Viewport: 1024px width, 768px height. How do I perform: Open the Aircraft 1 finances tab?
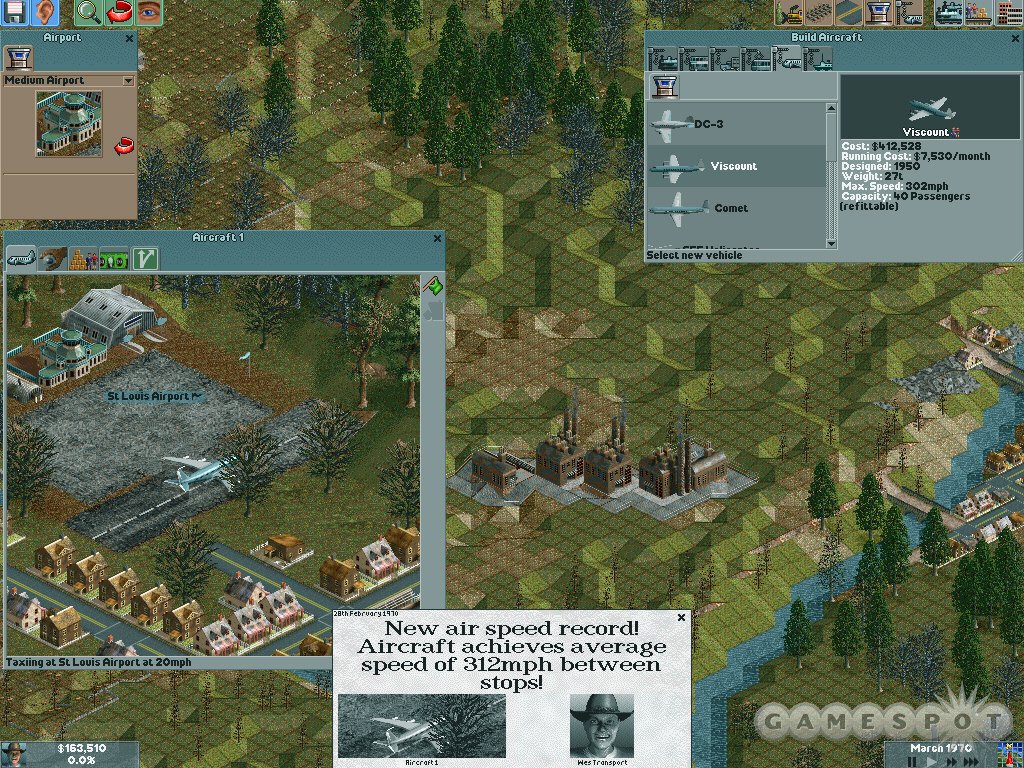[x=115, y=259]
